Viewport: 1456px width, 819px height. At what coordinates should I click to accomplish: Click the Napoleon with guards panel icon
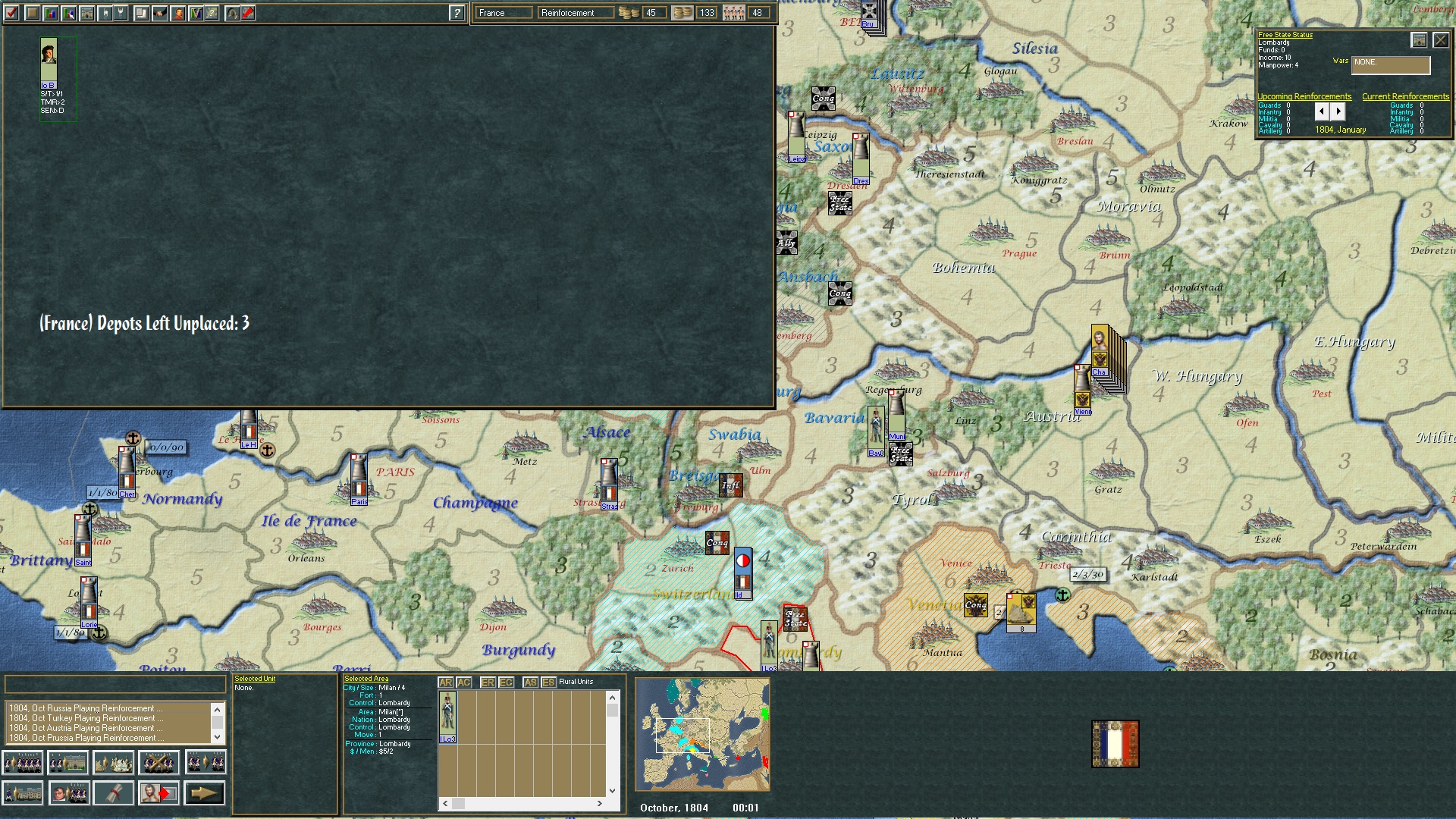click(x=69, y=793)
